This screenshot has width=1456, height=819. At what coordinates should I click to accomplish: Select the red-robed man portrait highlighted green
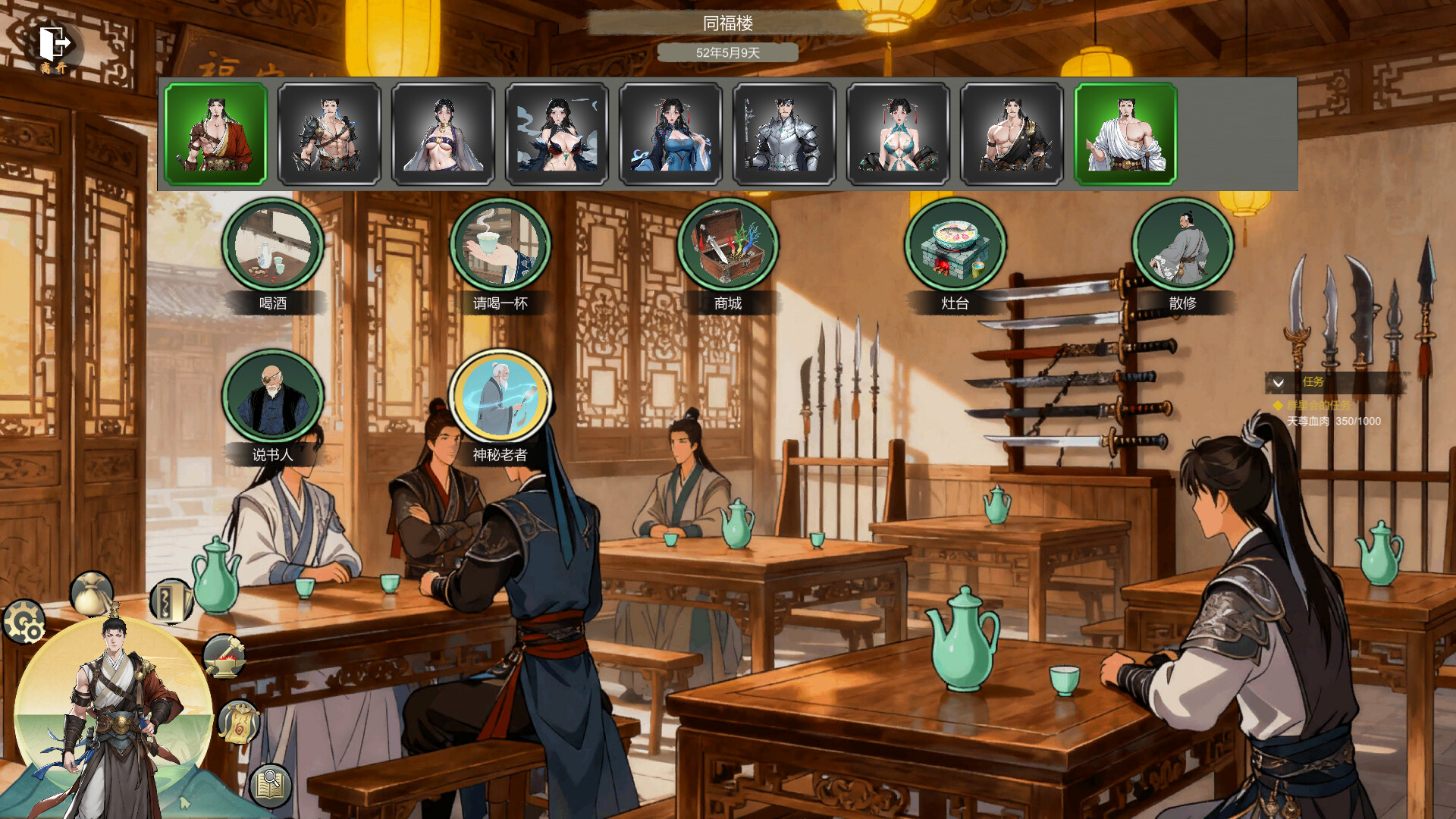[x=216, y=134]
